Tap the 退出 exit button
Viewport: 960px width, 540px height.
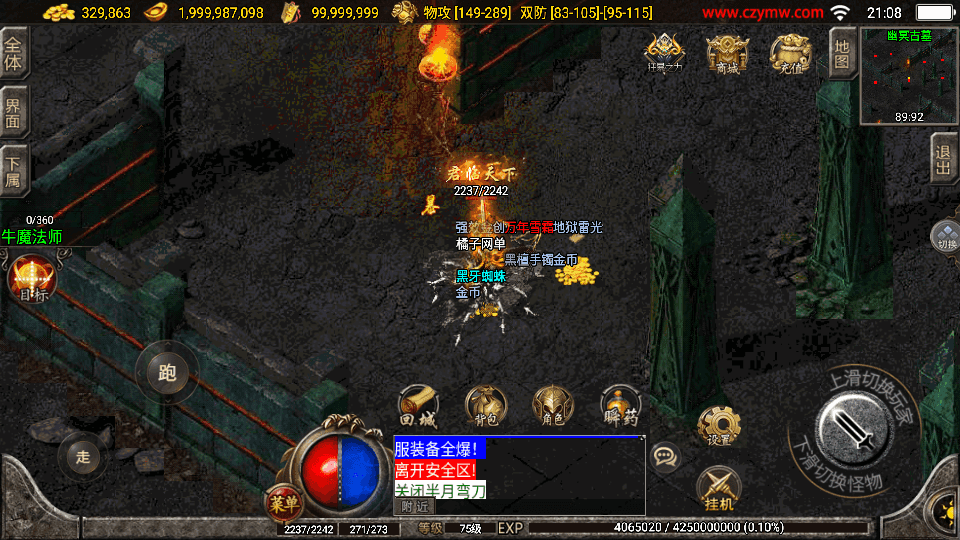click(x=943, y=160)
